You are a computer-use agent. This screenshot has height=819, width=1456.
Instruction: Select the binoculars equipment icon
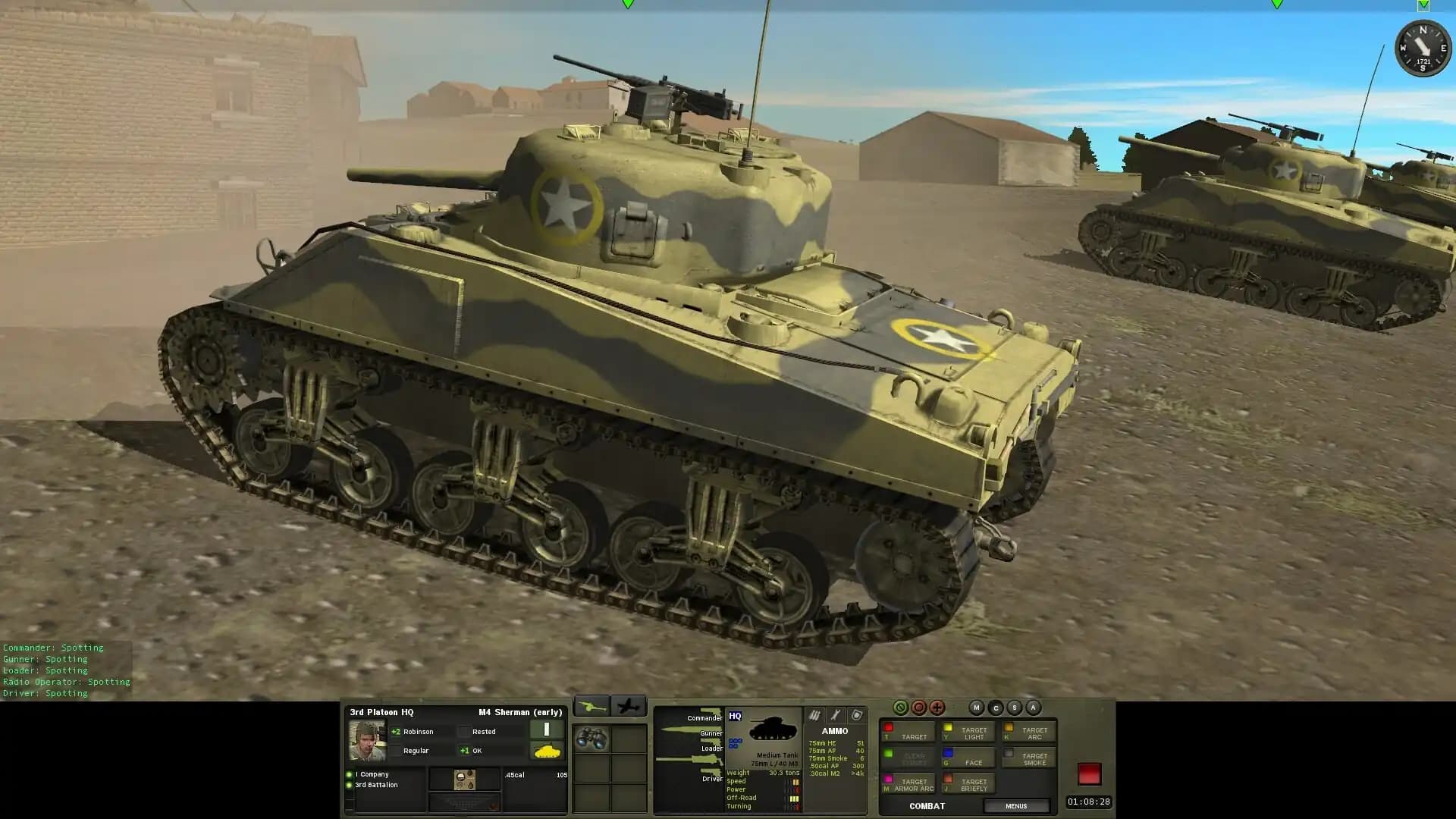591,739
